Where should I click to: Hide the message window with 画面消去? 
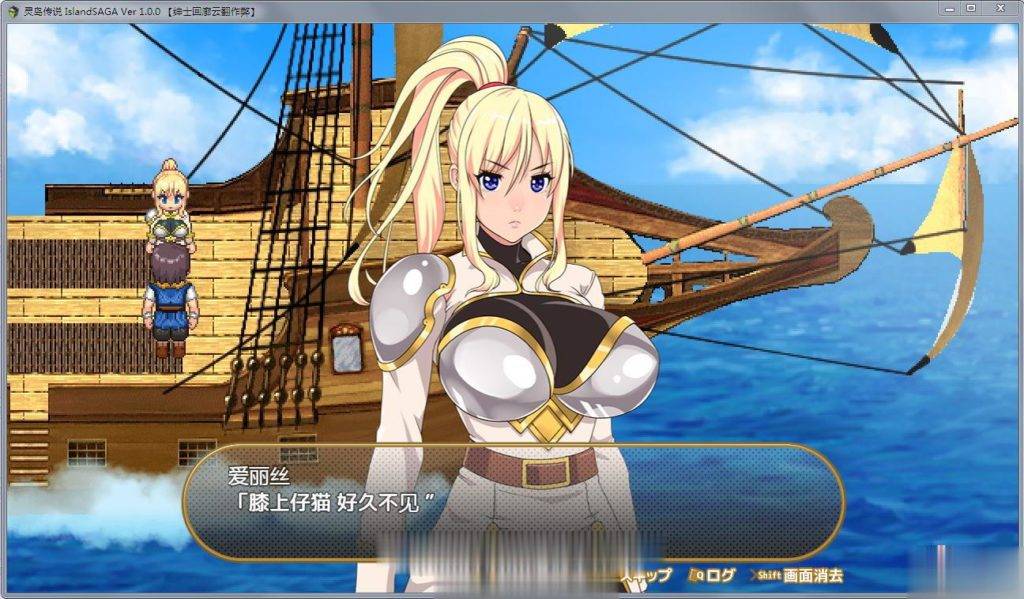tap(803, 575)
